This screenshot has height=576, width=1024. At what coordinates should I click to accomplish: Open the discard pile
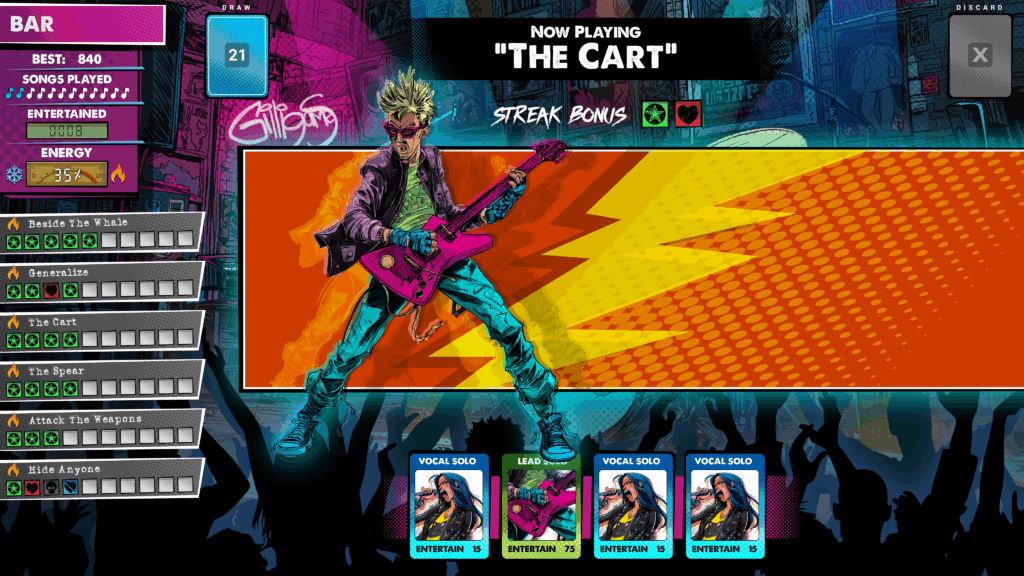(x=980, y=56)
